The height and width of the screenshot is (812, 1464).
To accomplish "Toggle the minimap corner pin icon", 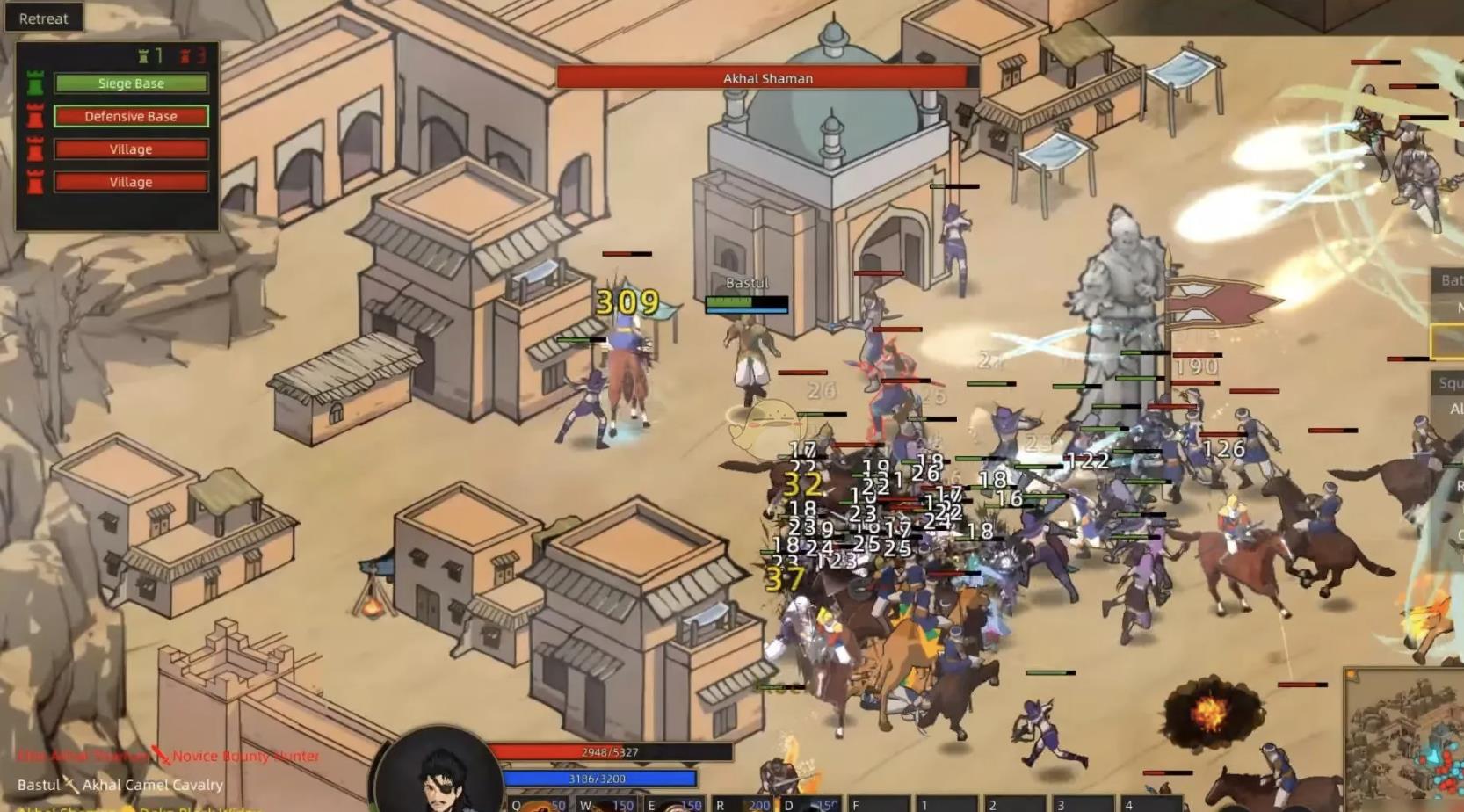I will click(1352, 675).
